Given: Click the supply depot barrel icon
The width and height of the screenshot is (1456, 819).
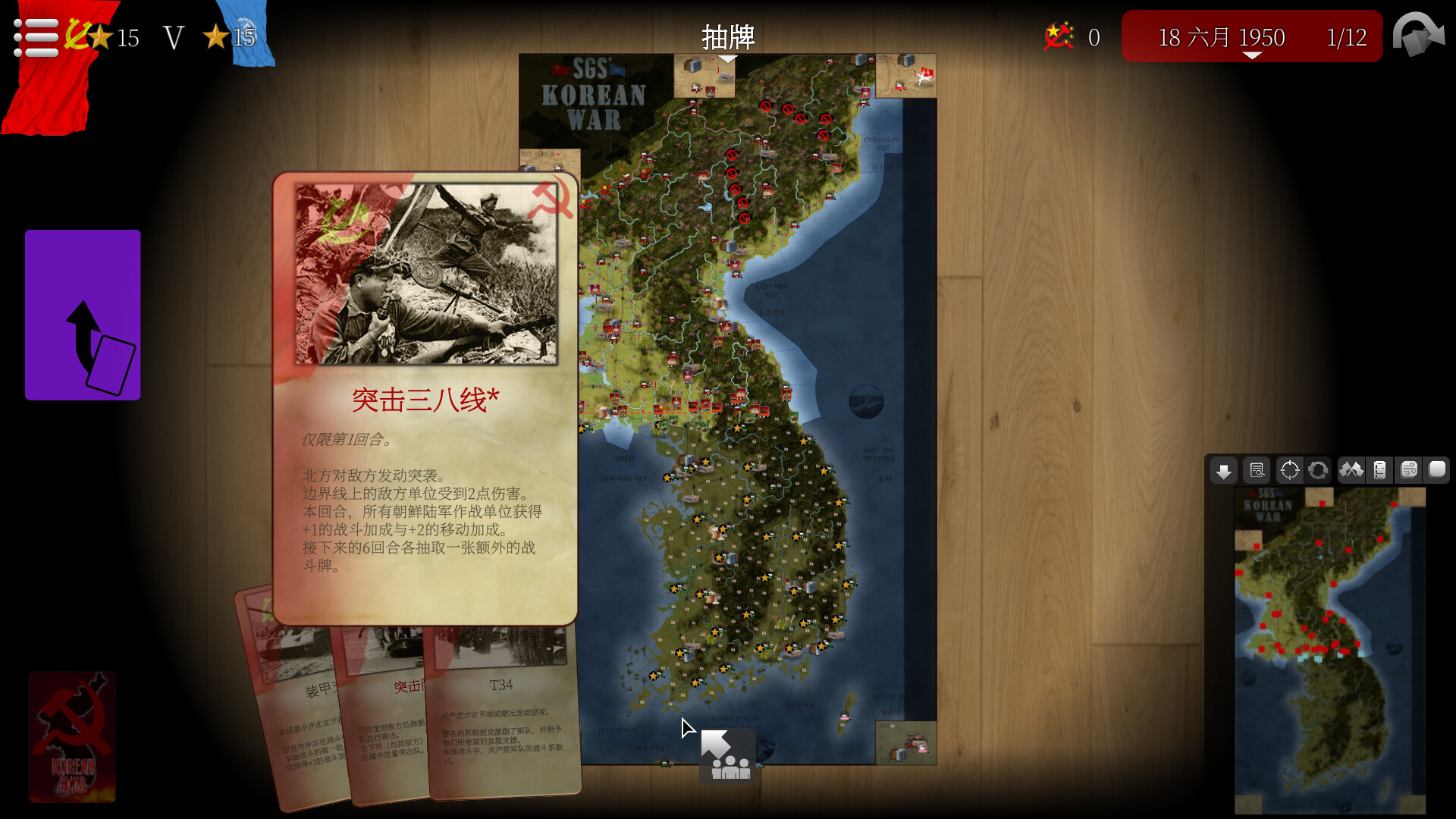Looking at the screenshot, I should 1380,470.
